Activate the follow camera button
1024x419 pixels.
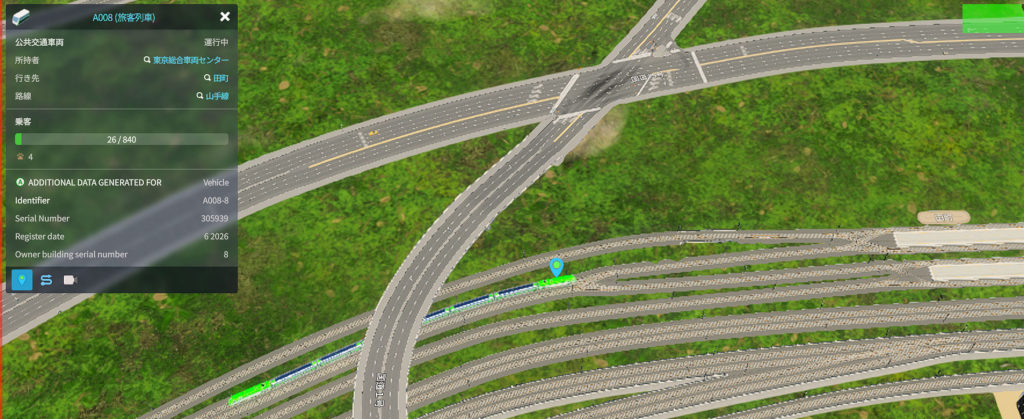[70, 280]
